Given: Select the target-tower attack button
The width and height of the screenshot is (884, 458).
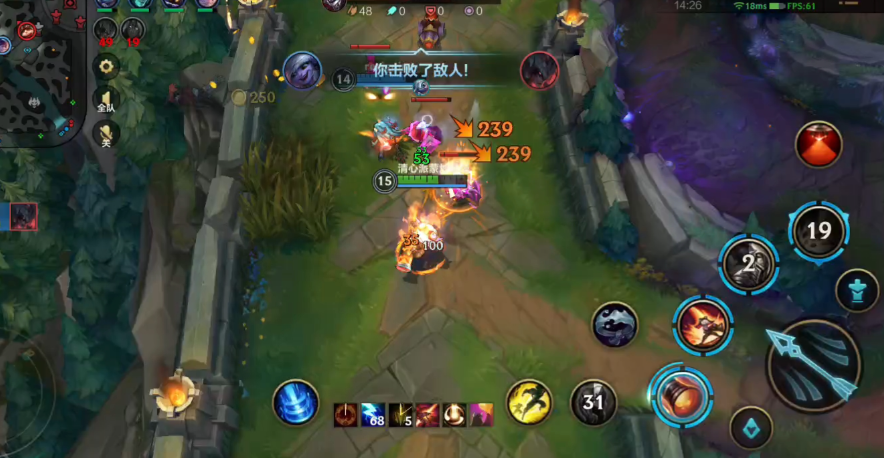Looking at the screenshot, I should click(856, 289).
